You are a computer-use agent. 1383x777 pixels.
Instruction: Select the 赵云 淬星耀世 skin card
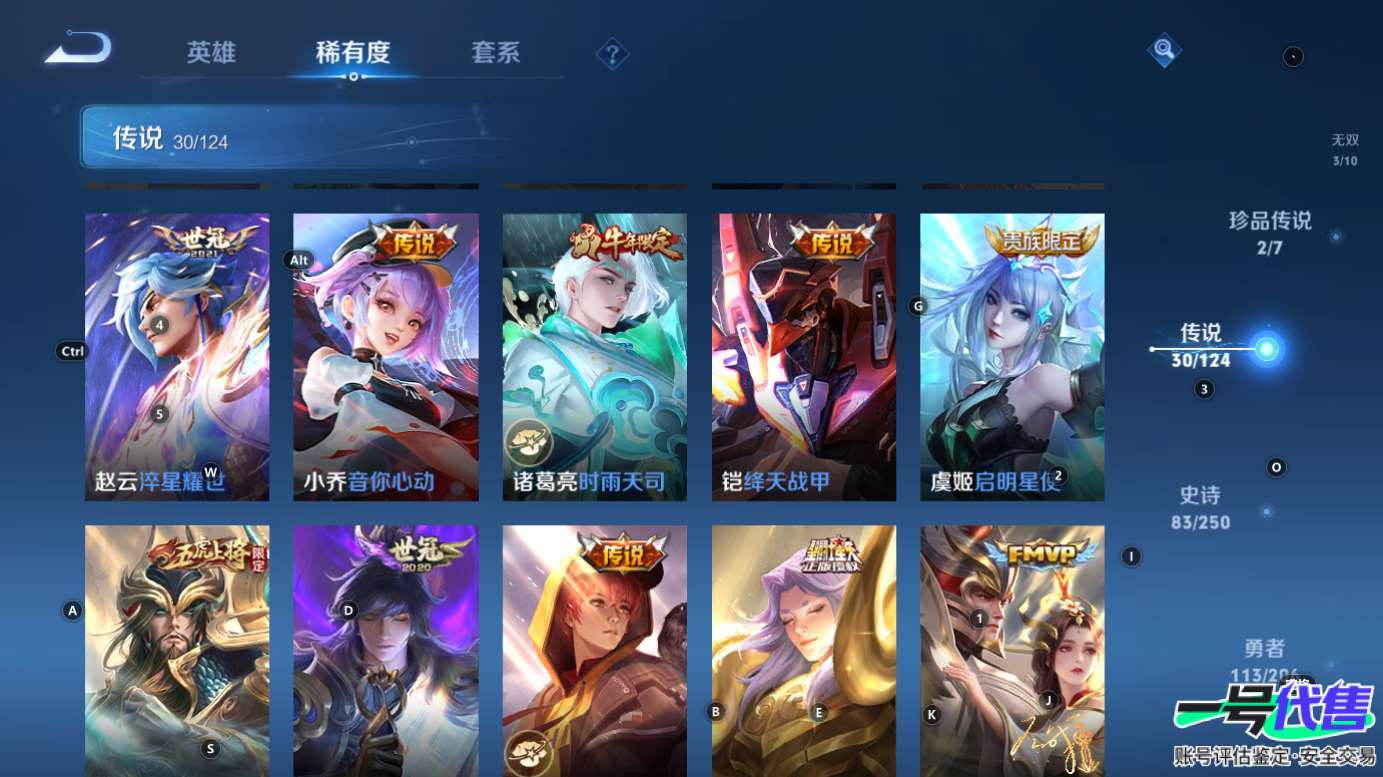pyautogui.click(x=177, y=356)
